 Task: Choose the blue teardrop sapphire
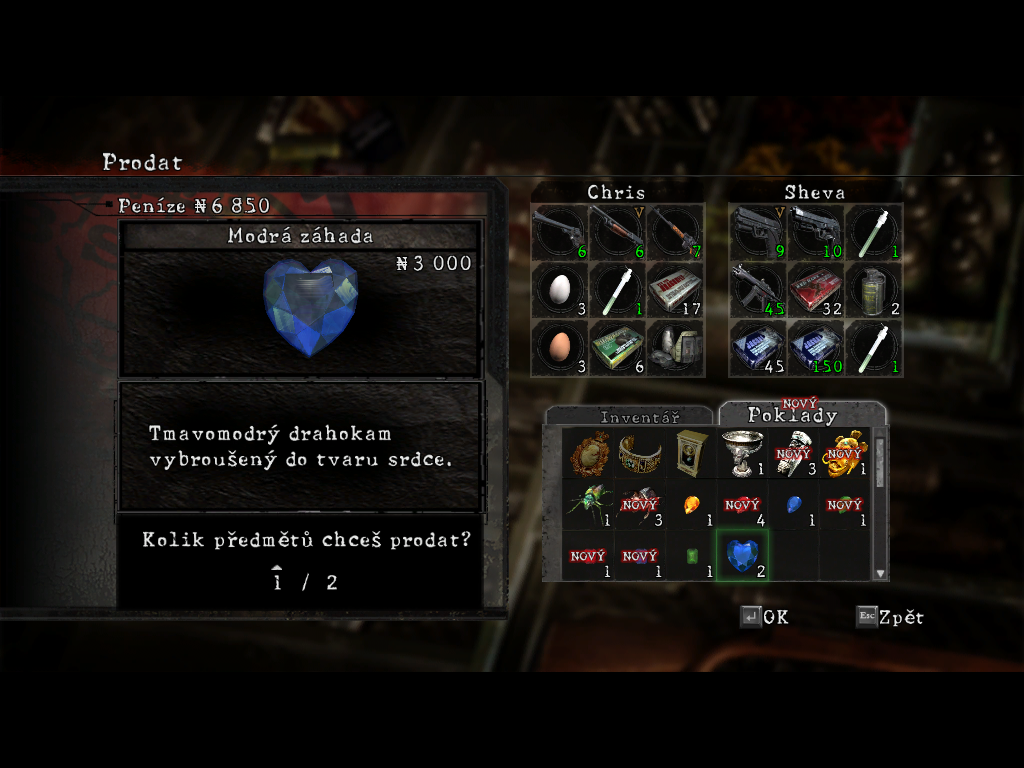(x=794, y=503)
